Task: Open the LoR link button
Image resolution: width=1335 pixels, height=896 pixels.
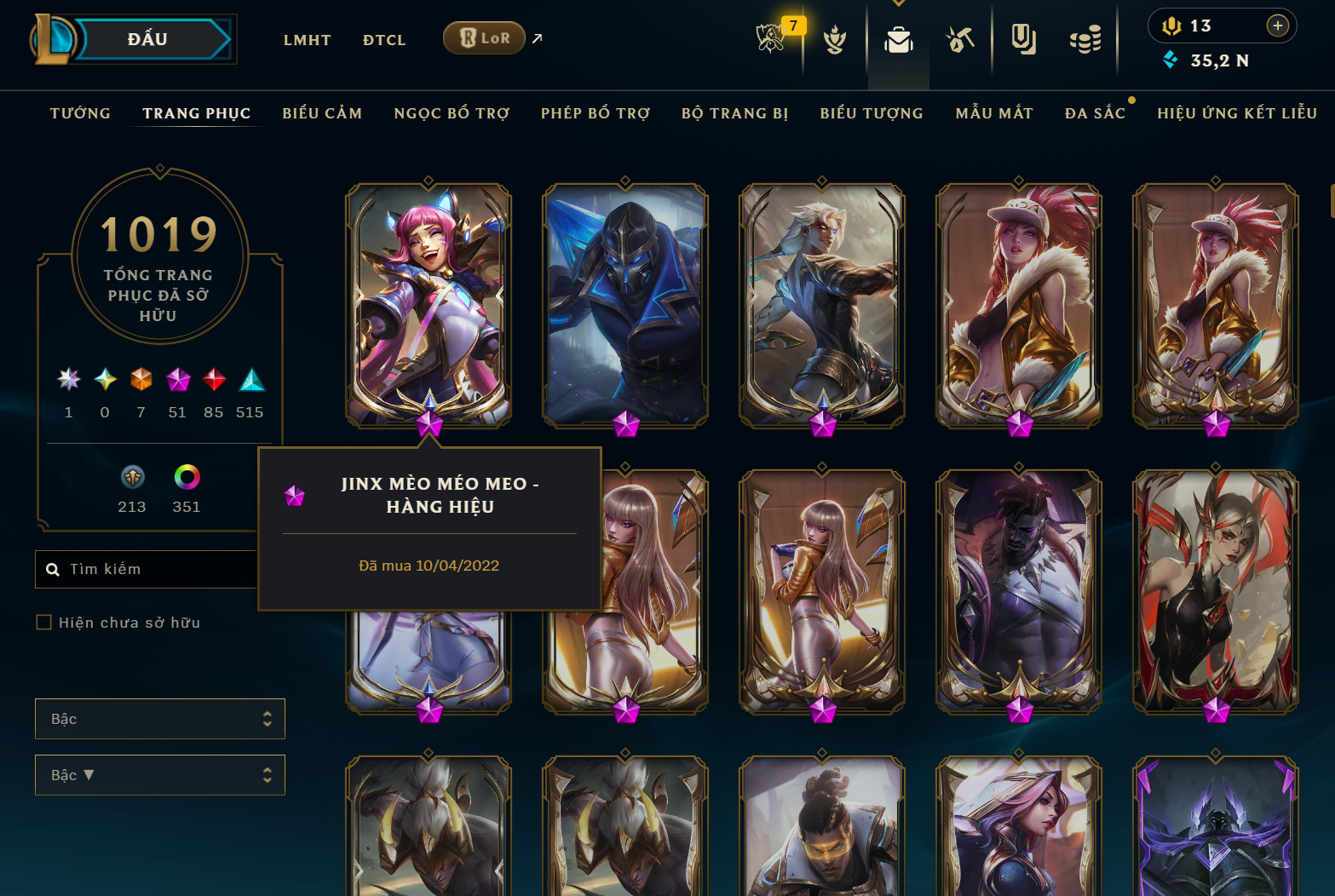Action: point(484,38)
